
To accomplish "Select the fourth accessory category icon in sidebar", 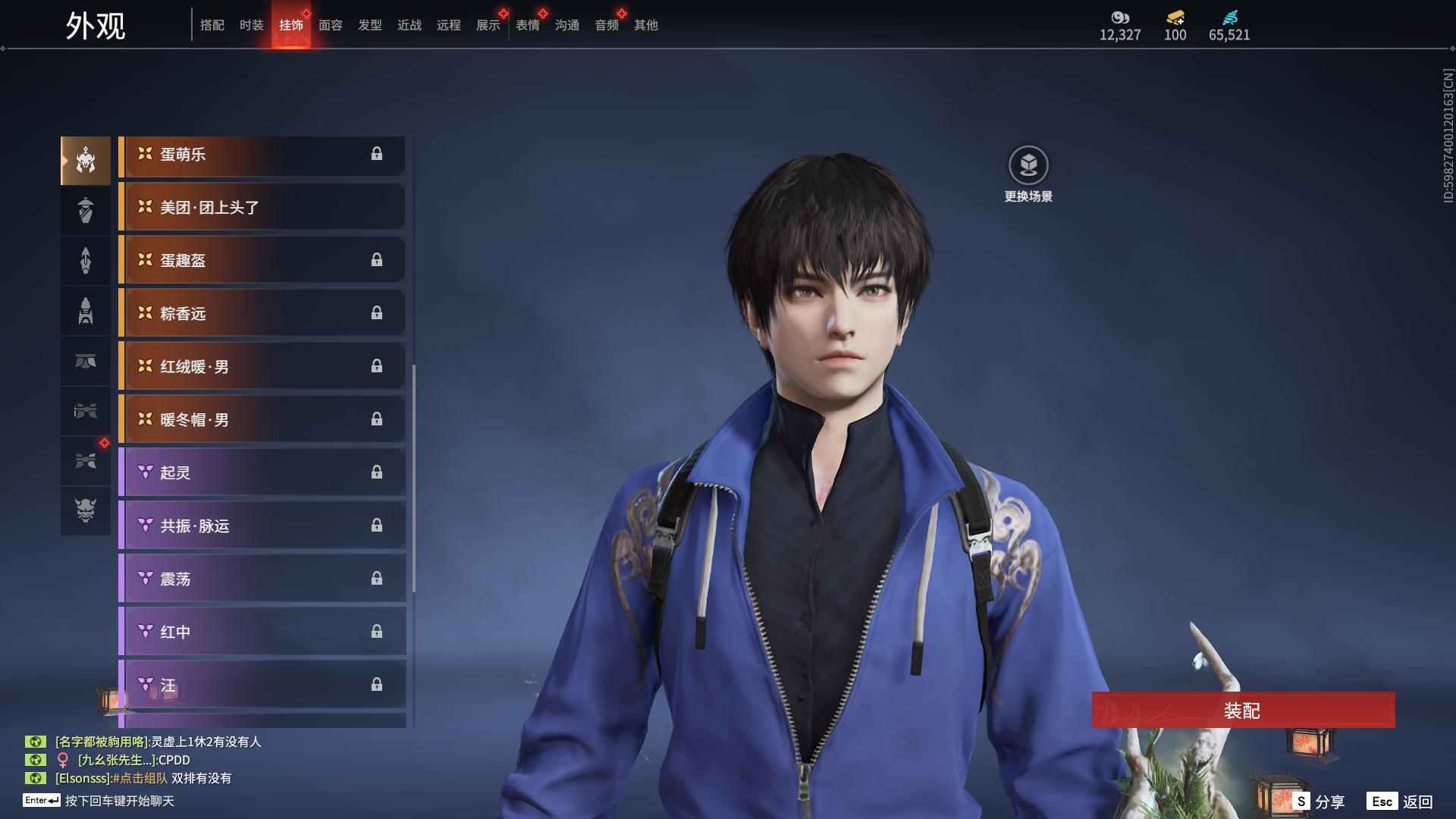I will point(86,311).
